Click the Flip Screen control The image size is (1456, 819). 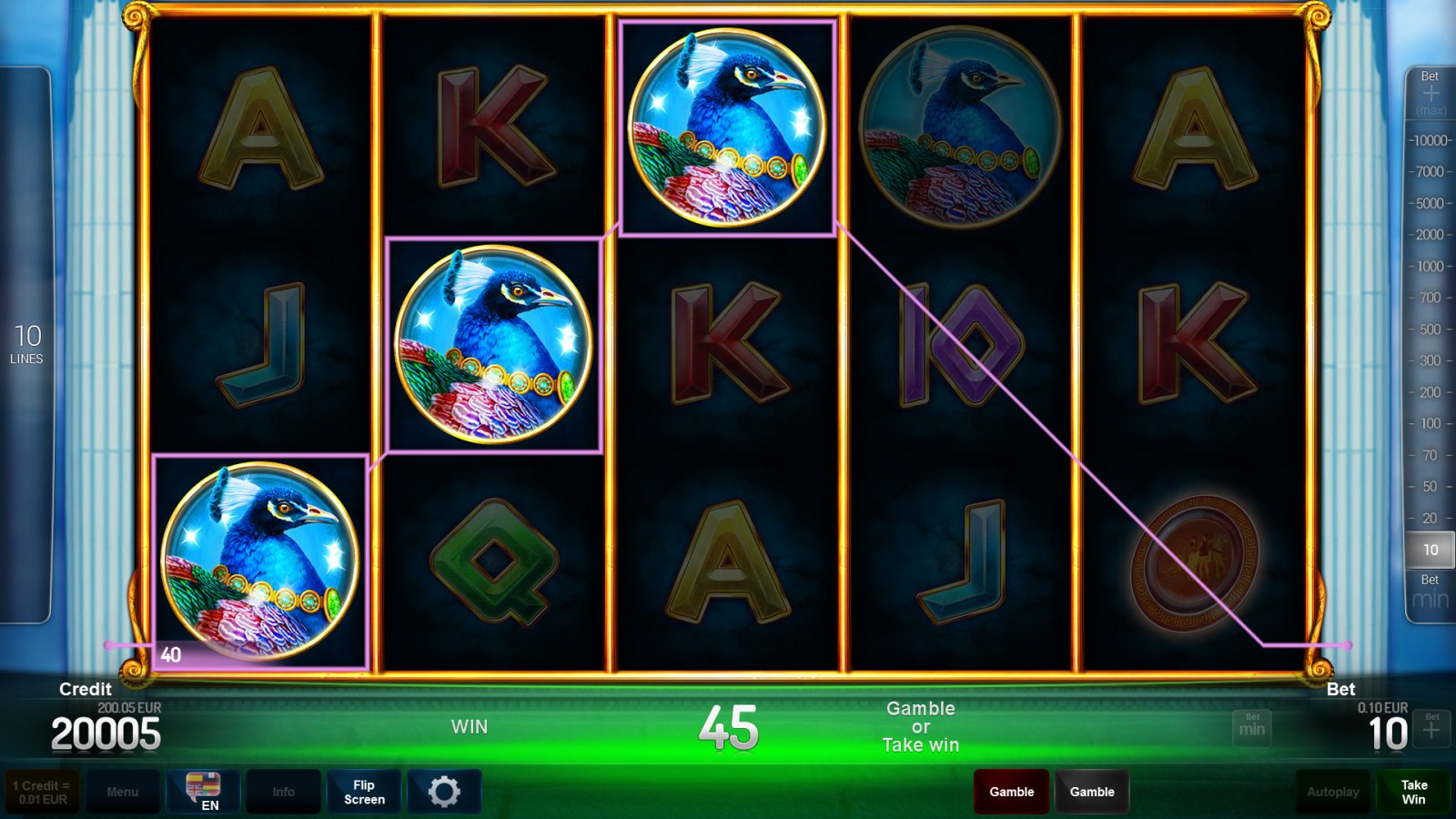(363, 791)
